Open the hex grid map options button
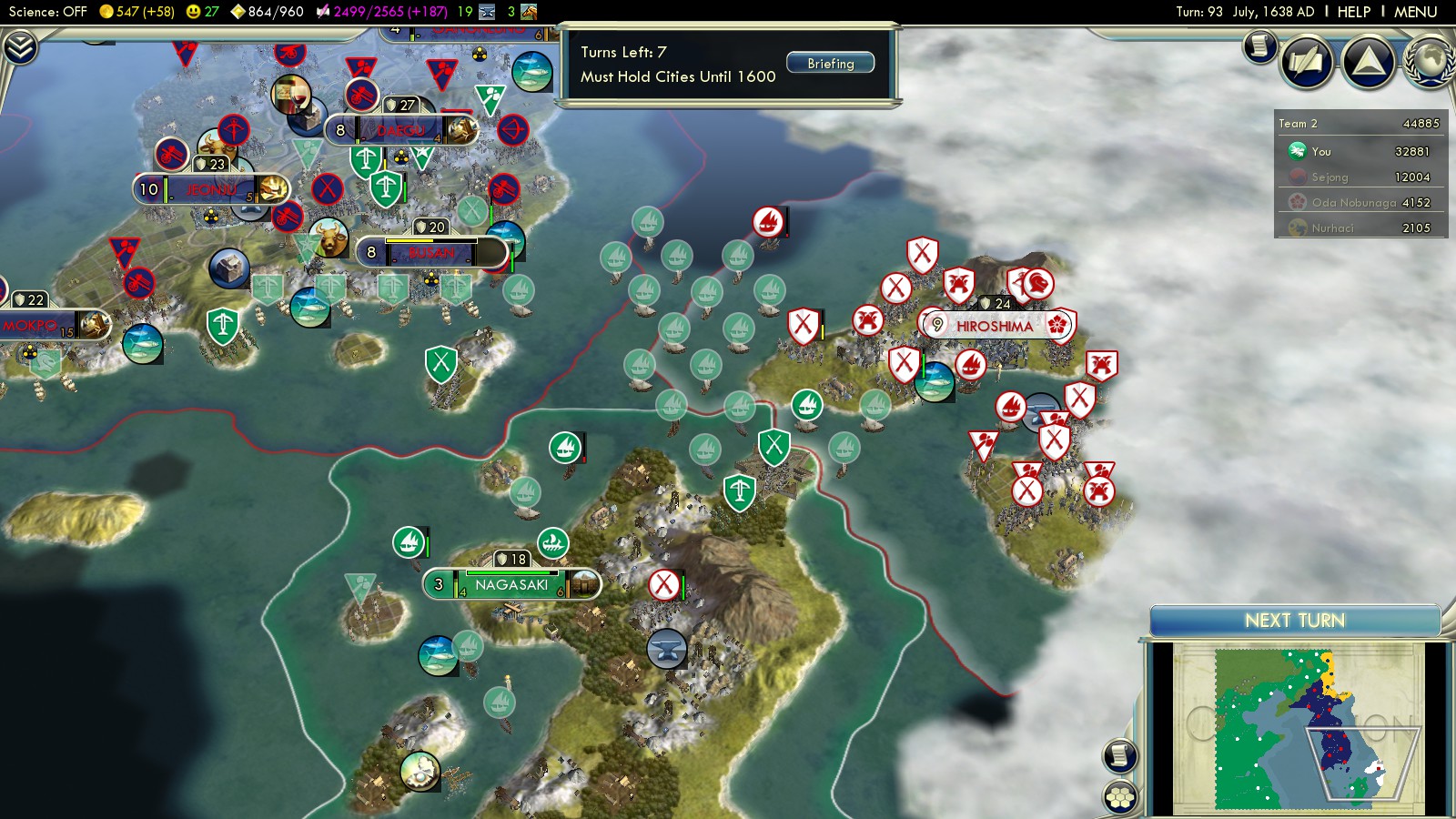 point(1120,798)
